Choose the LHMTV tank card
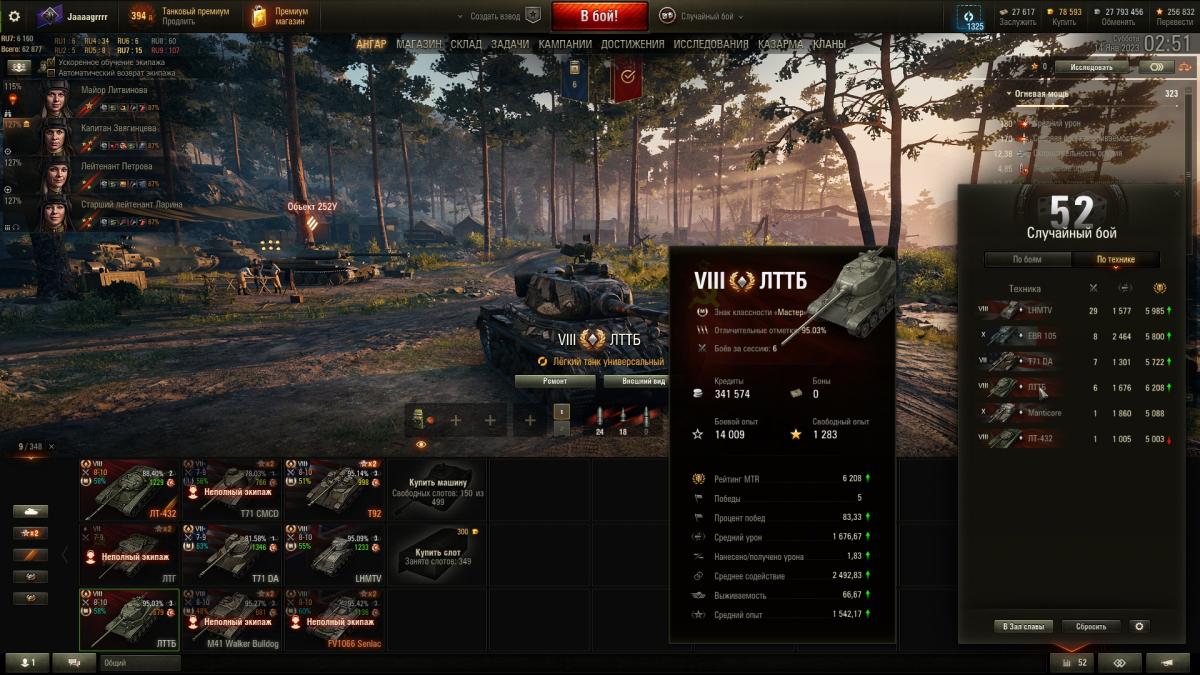This screenshot has height=675, width=1200. (x=334, y=552)
